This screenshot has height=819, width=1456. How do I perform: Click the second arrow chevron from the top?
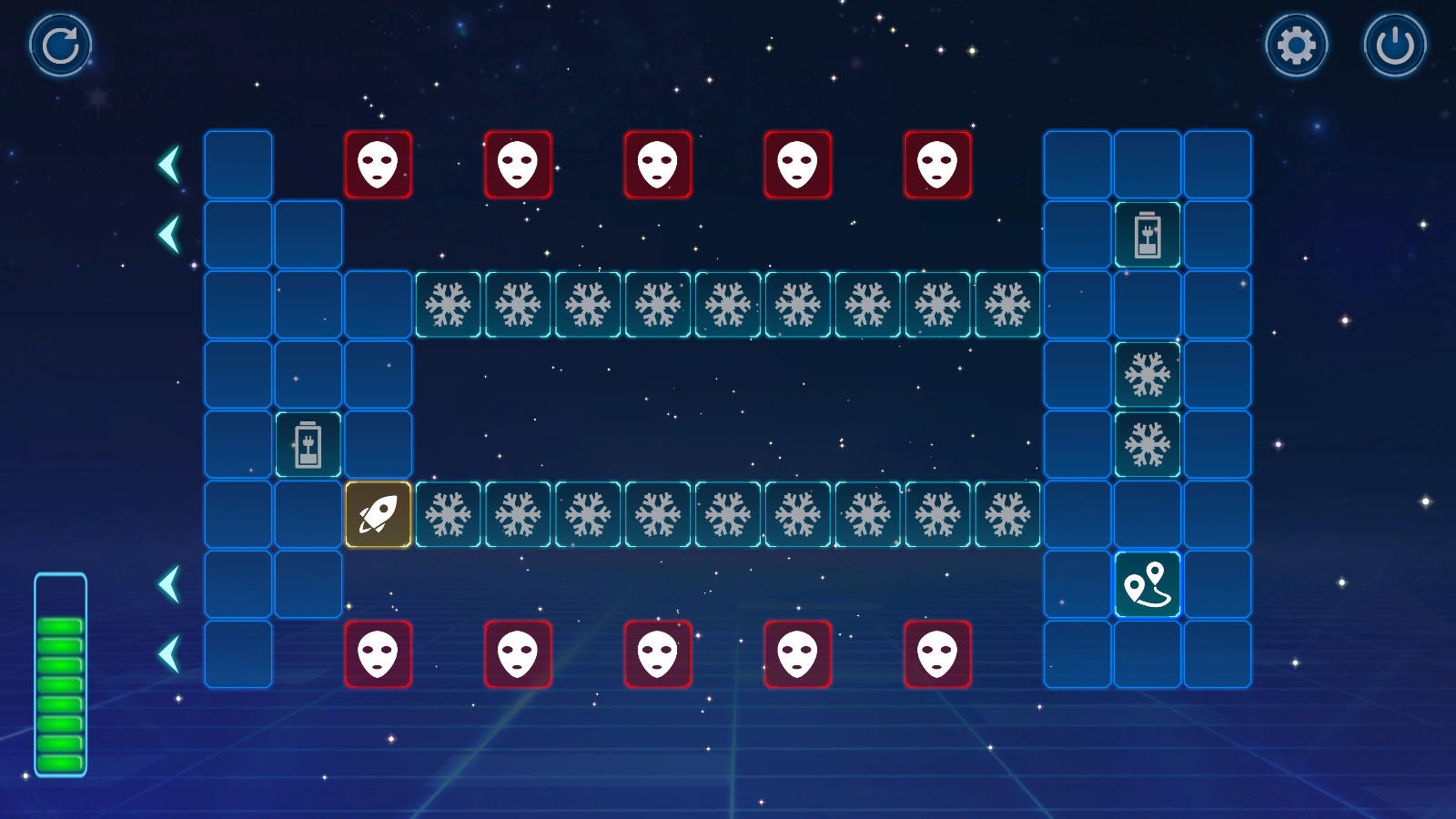tap(168, 233)
